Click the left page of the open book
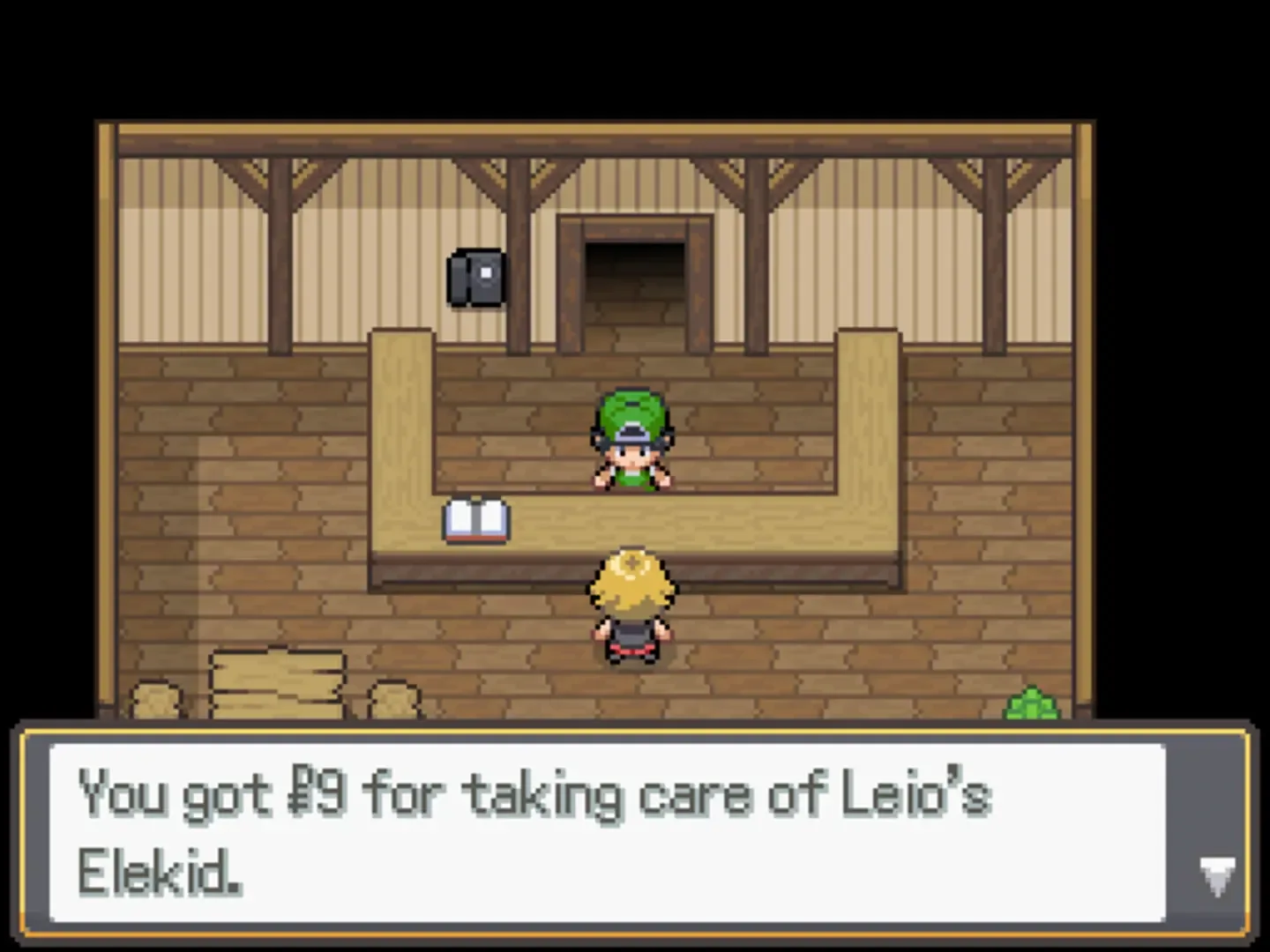Image resolution: width=1270 pixels, height=952 pixels. [460, 518]
